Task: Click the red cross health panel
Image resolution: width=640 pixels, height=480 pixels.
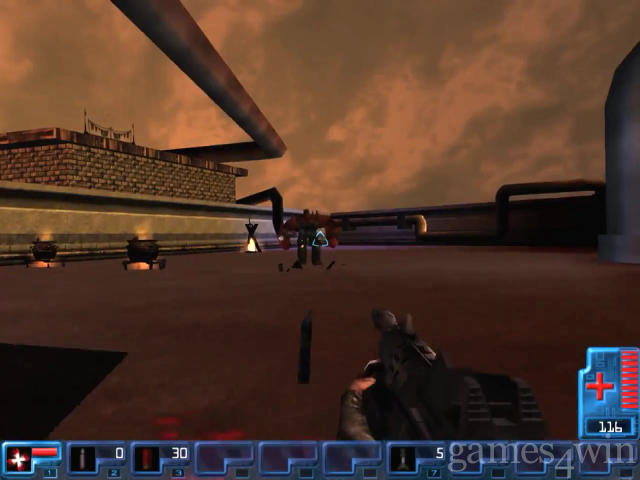Action: 609,390
